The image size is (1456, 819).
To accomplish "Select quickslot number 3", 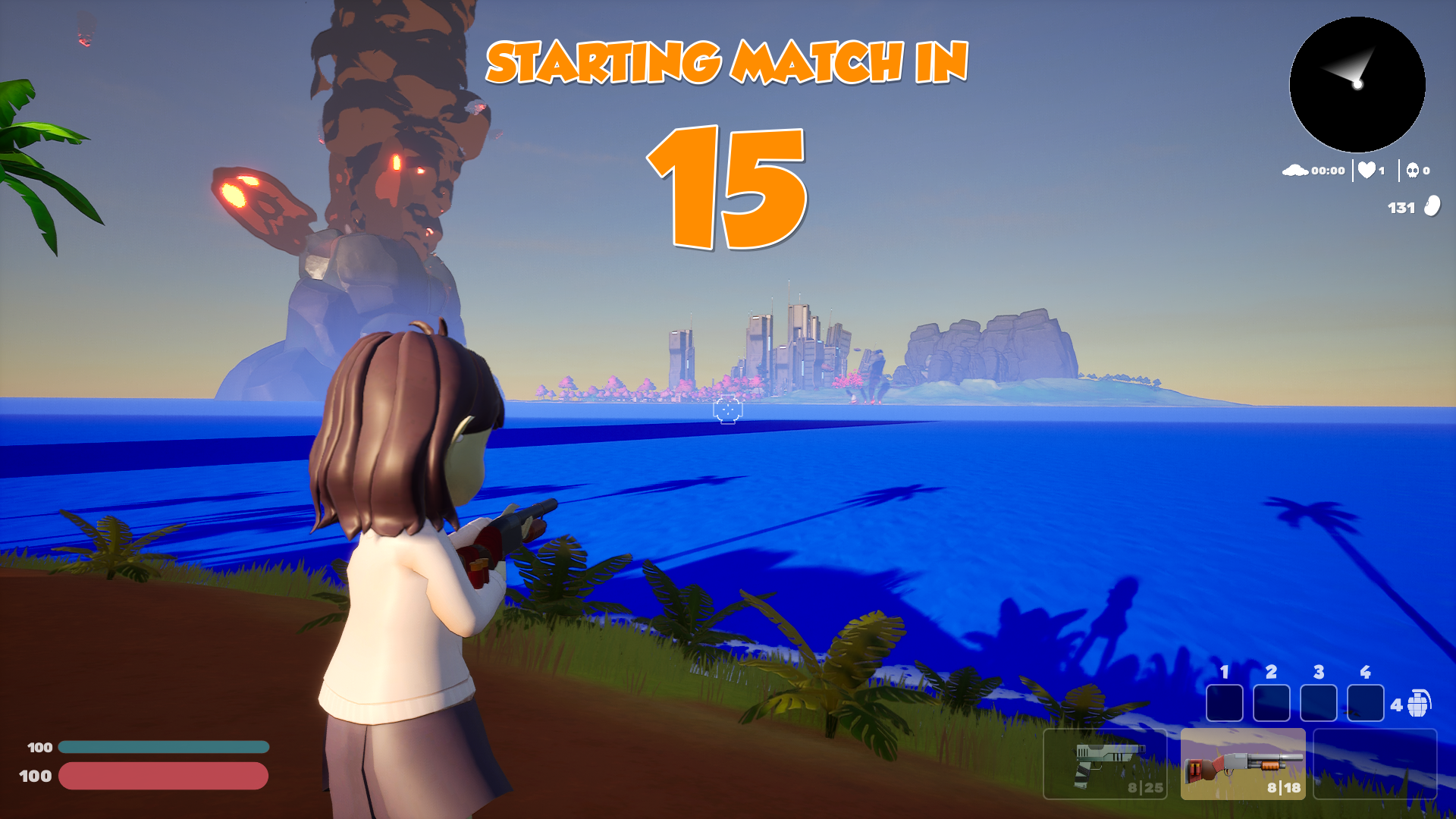I will [x=1317, y=704].
